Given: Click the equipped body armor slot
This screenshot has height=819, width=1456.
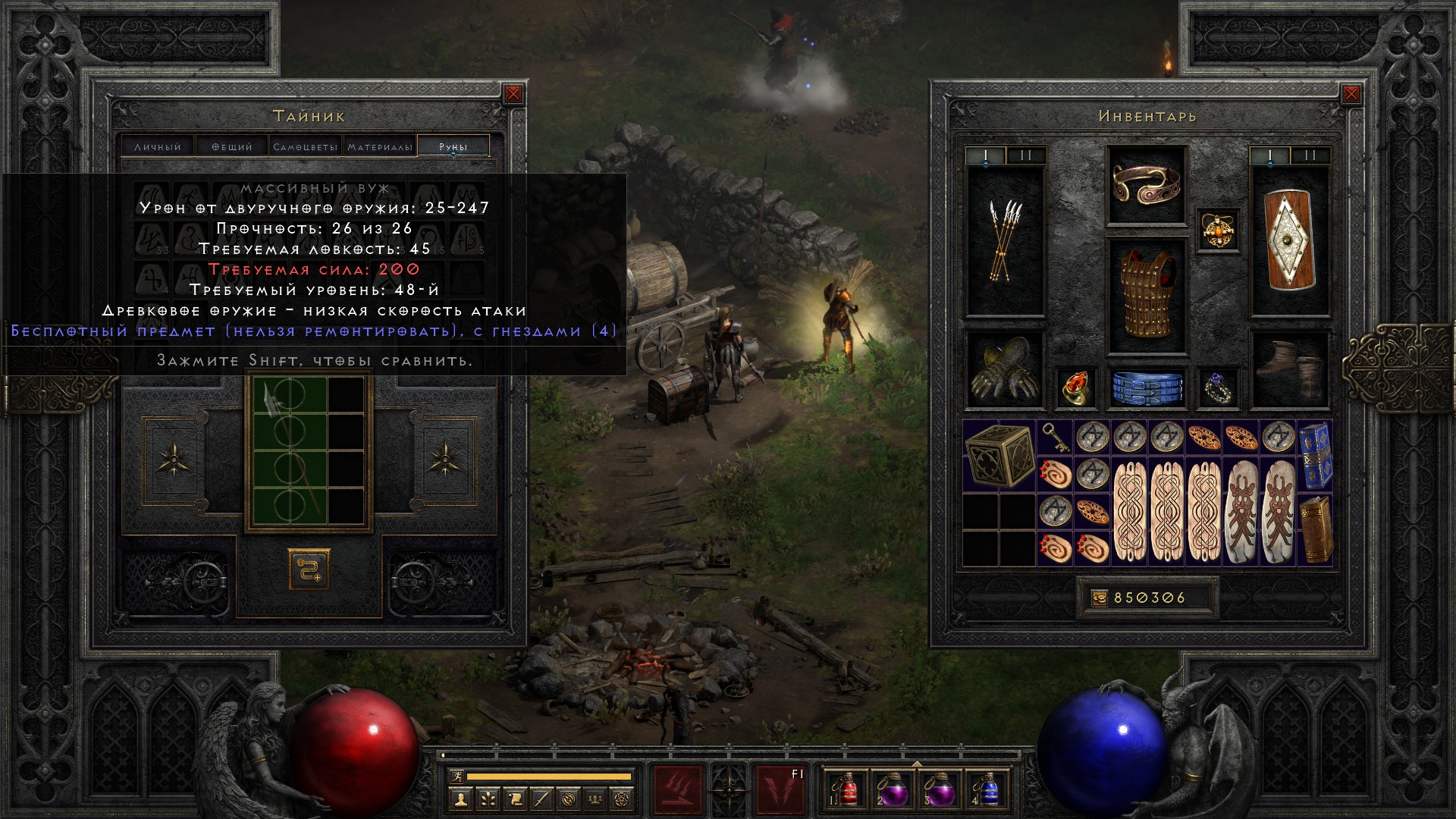Looking at the screenshot, I should (x=1146, y=297).
